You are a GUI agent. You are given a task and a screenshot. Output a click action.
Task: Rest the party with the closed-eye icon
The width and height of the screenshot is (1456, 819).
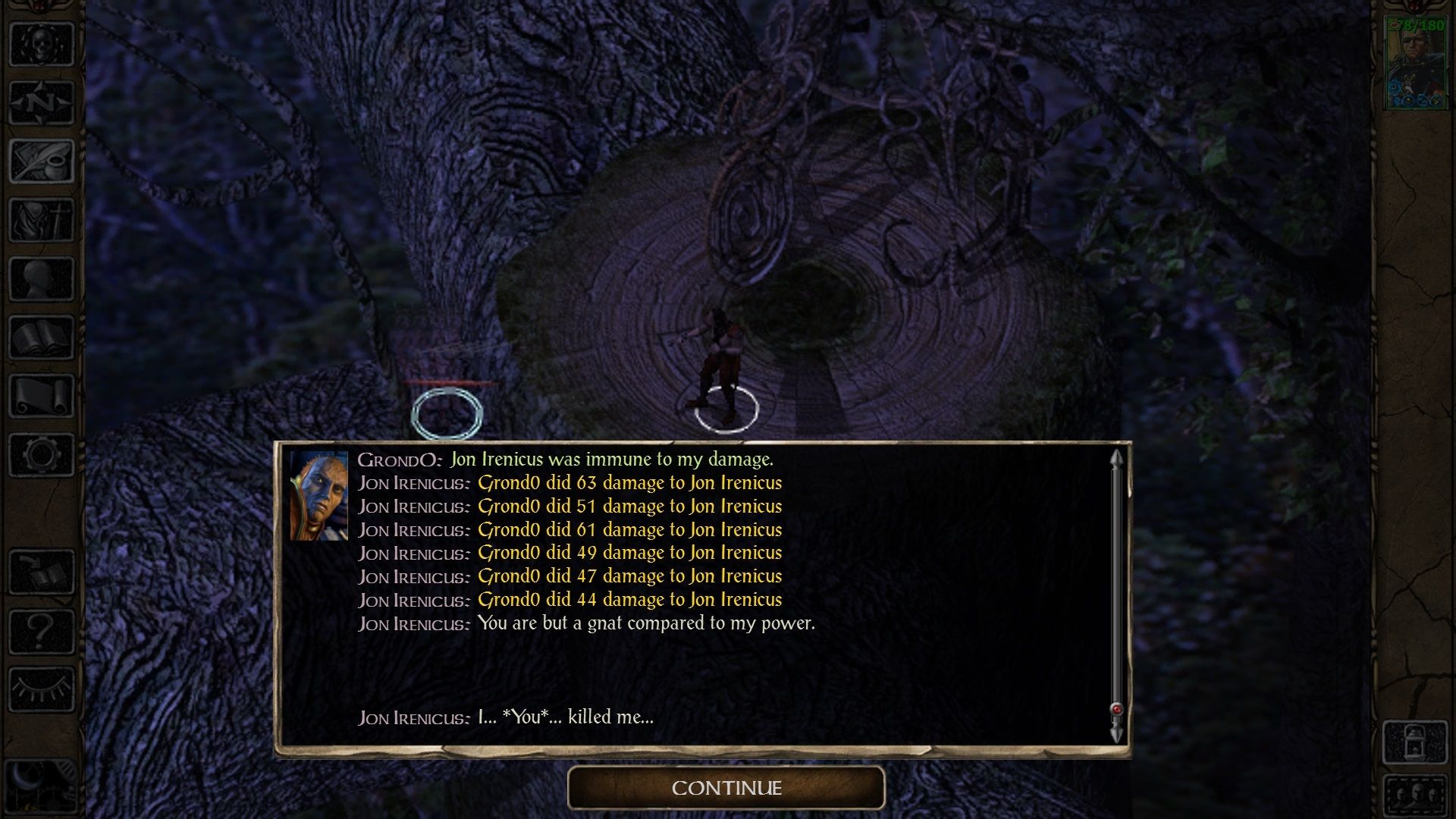(x=42, y=690)
